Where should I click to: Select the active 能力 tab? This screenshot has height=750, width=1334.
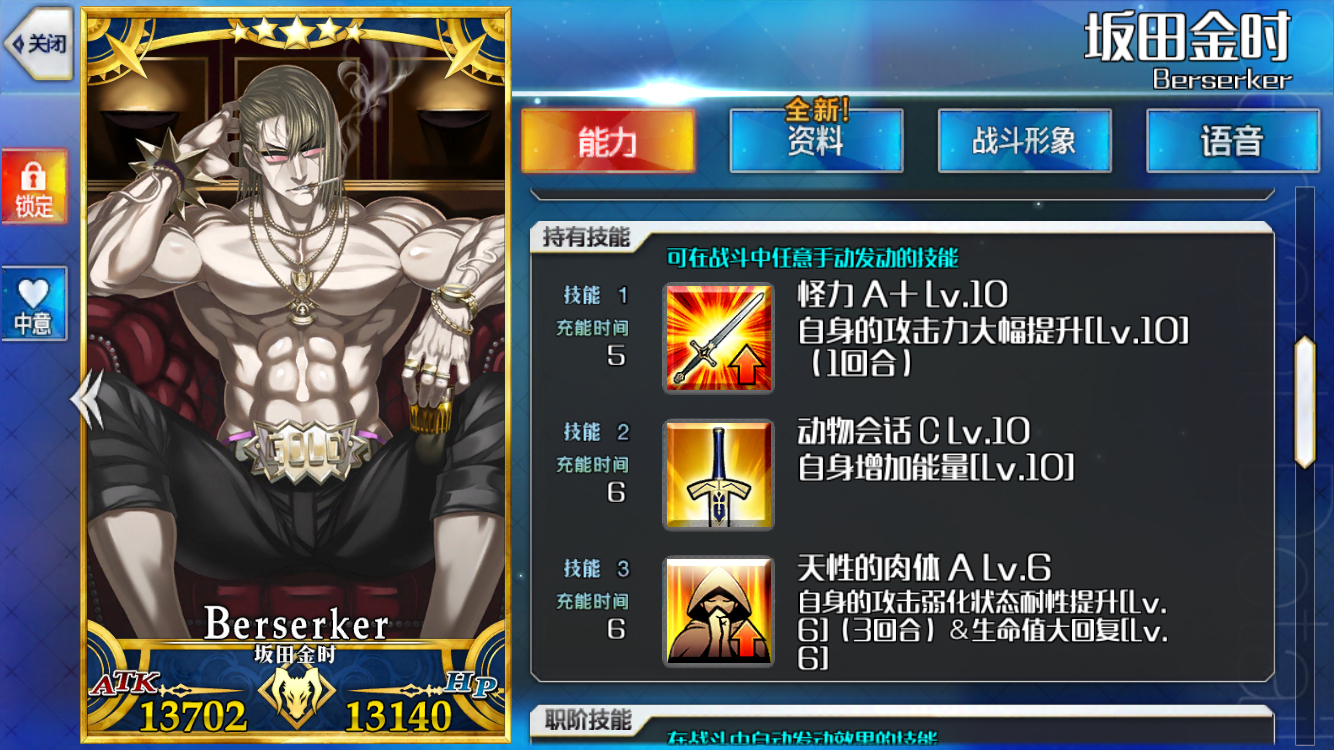click(x=608, y=140)
